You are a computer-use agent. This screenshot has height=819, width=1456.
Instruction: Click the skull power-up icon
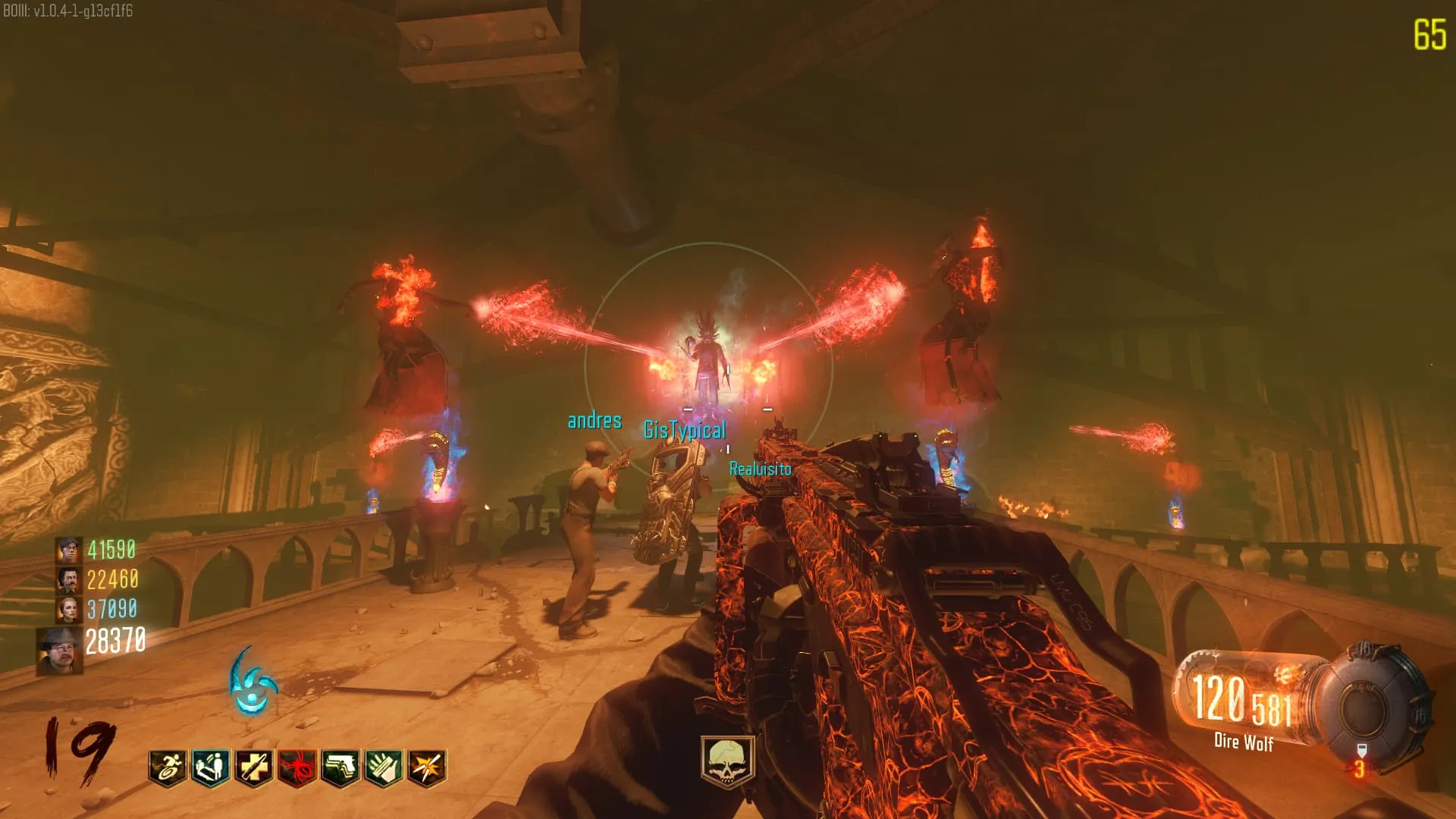[x=727, y=761]
